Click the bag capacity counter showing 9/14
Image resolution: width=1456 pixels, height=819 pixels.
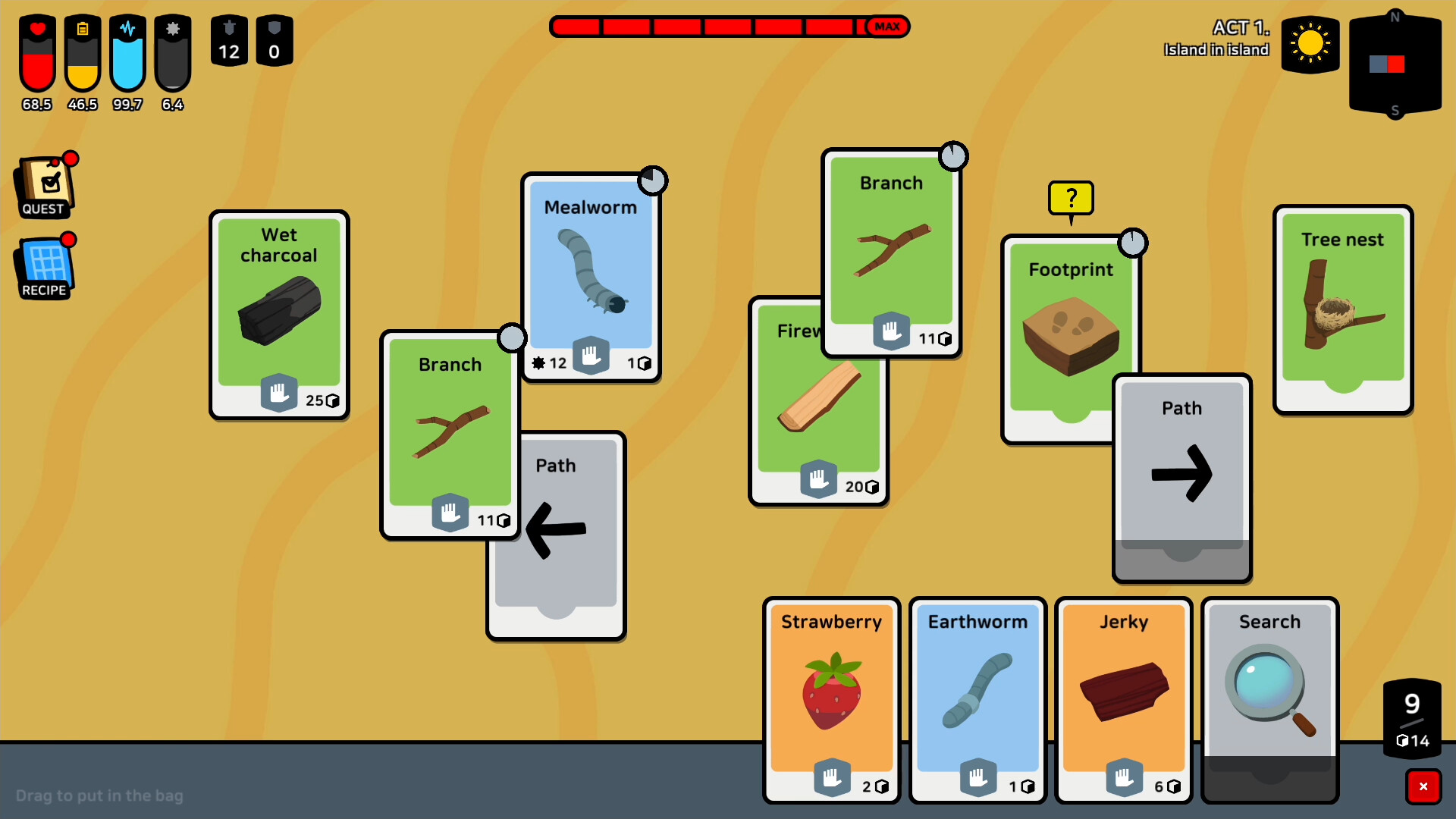pyautogui.click(x=1412, y=717)
